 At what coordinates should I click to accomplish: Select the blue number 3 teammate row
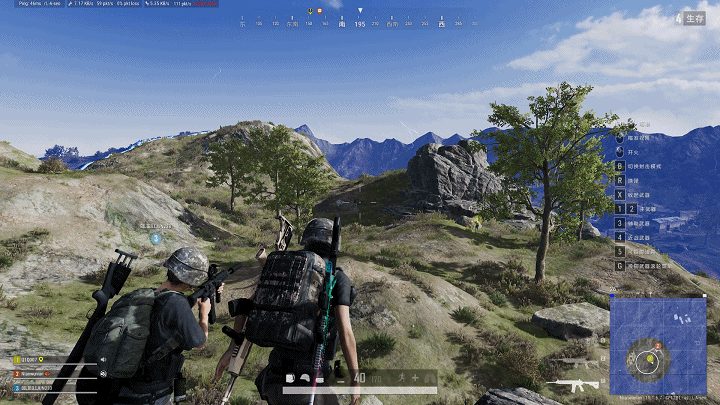(40, 387)
